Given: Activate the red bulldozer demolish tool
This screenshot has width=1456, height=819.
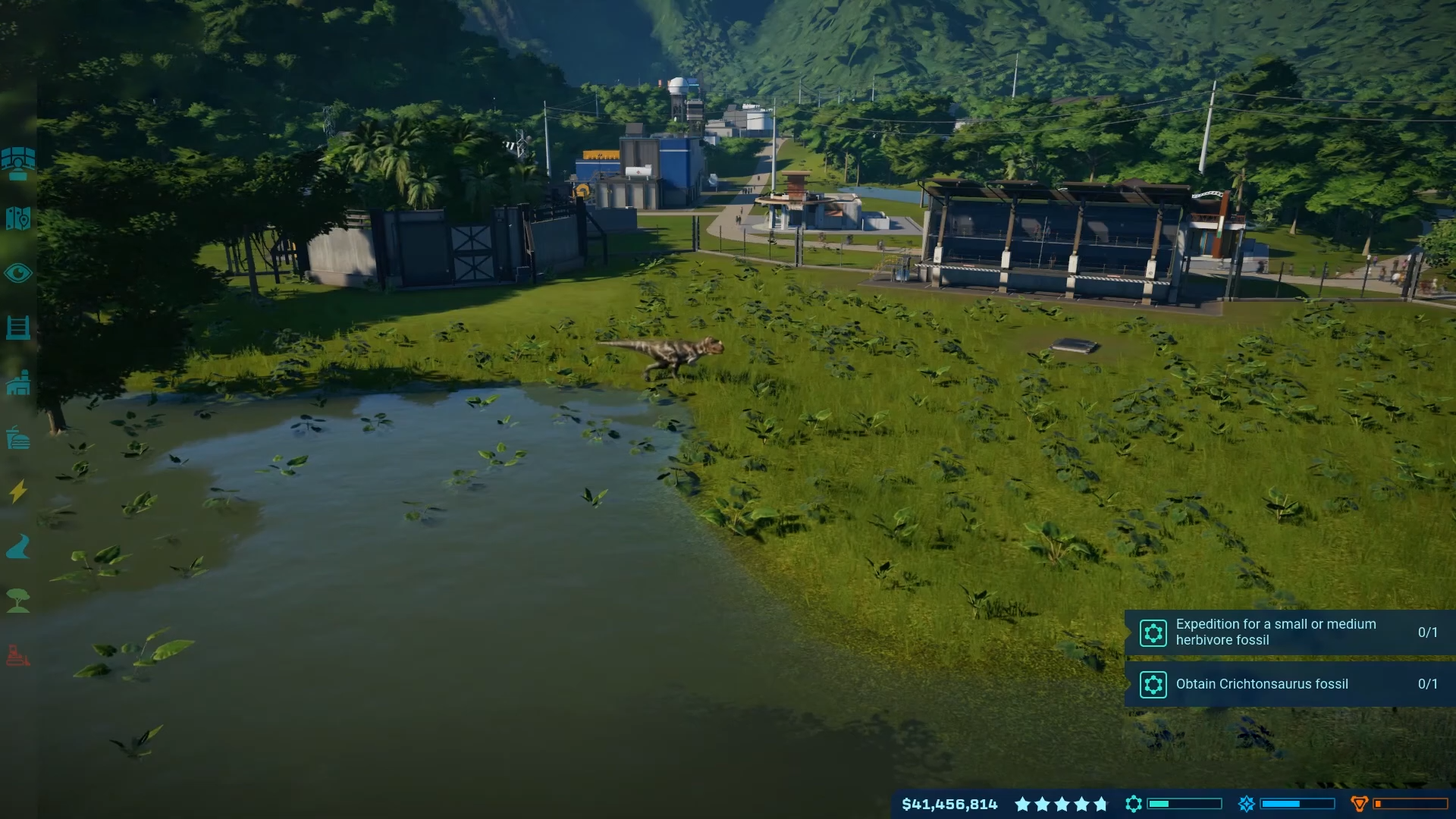Looking at the screenshot, I should (18, 654).
